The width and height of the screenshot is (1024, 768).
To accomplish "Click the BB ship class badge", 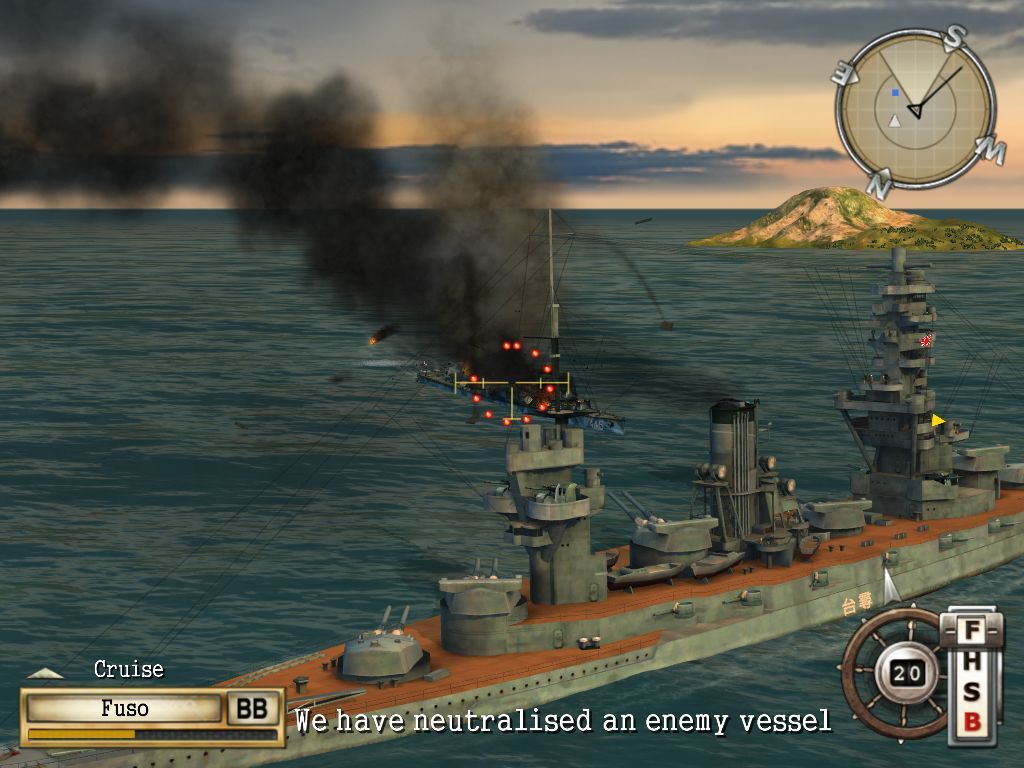I will click(x=252, y=709).
